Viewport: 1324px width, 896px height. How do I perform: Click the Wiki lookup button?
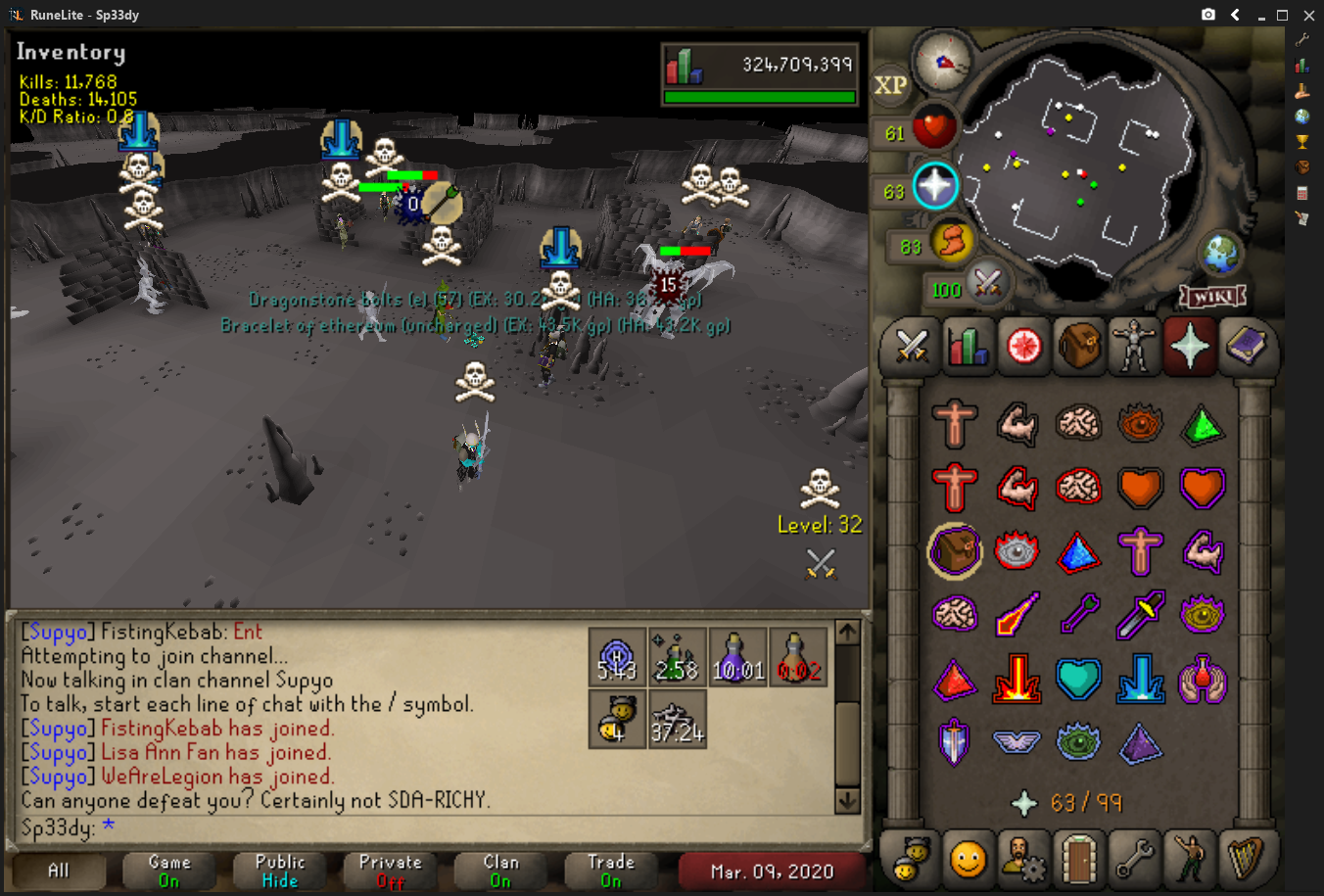tap(1212, 296)
